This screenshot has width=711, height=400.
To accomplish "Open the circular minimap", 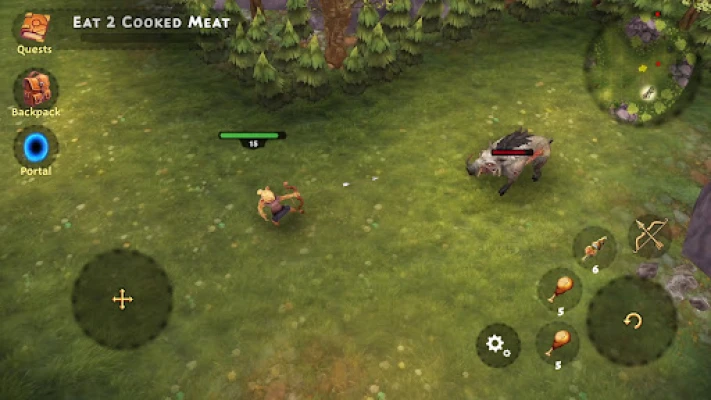I will pos(640,69).
